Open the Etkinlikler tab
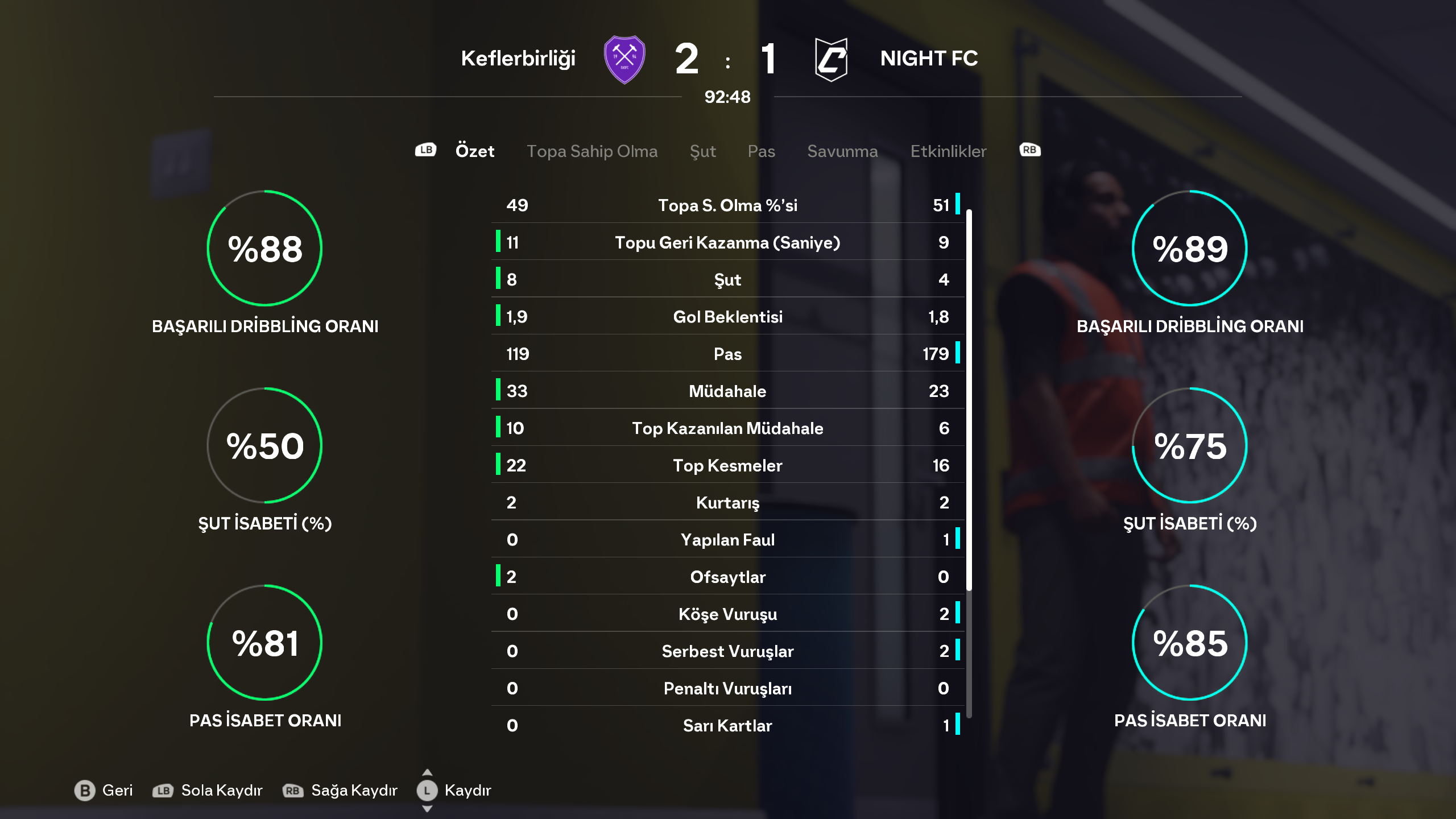This screenshot has height=819, width=1456. pyautogui.click(x=948, y=151)
